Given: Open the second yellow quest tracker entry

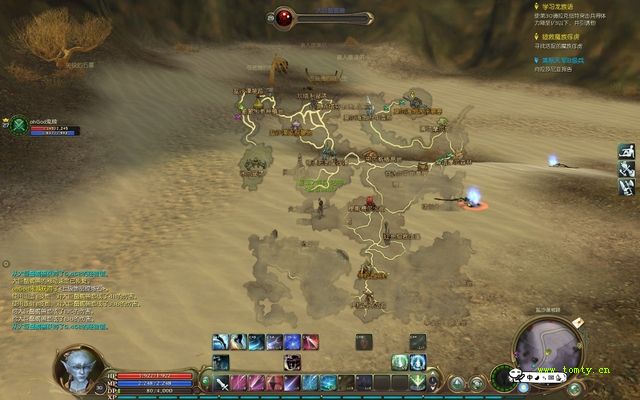Looking at the screenshot, I should tap(577, 41).
